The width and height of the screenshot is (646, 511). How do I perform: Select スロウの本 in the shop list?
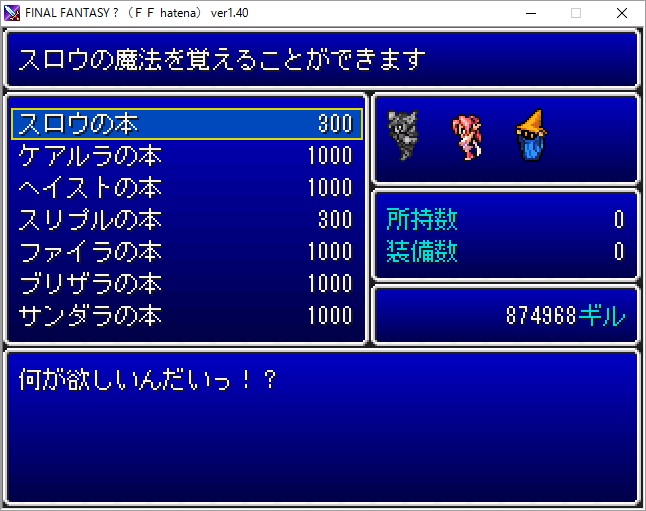pos(186,124)
